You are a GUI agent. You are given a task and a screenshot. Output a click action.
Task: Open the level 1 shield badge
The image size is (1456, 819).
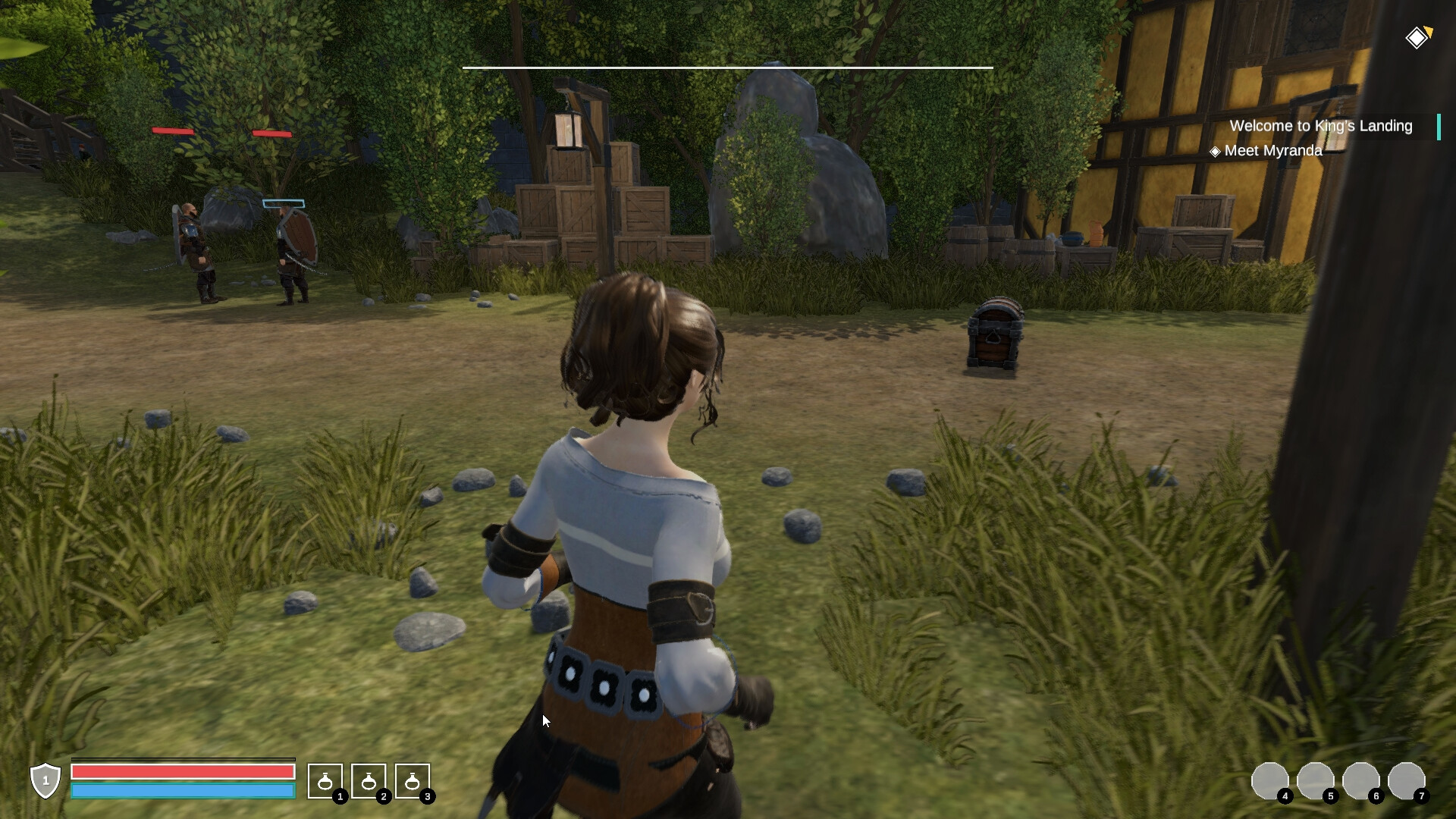[45, 780]
